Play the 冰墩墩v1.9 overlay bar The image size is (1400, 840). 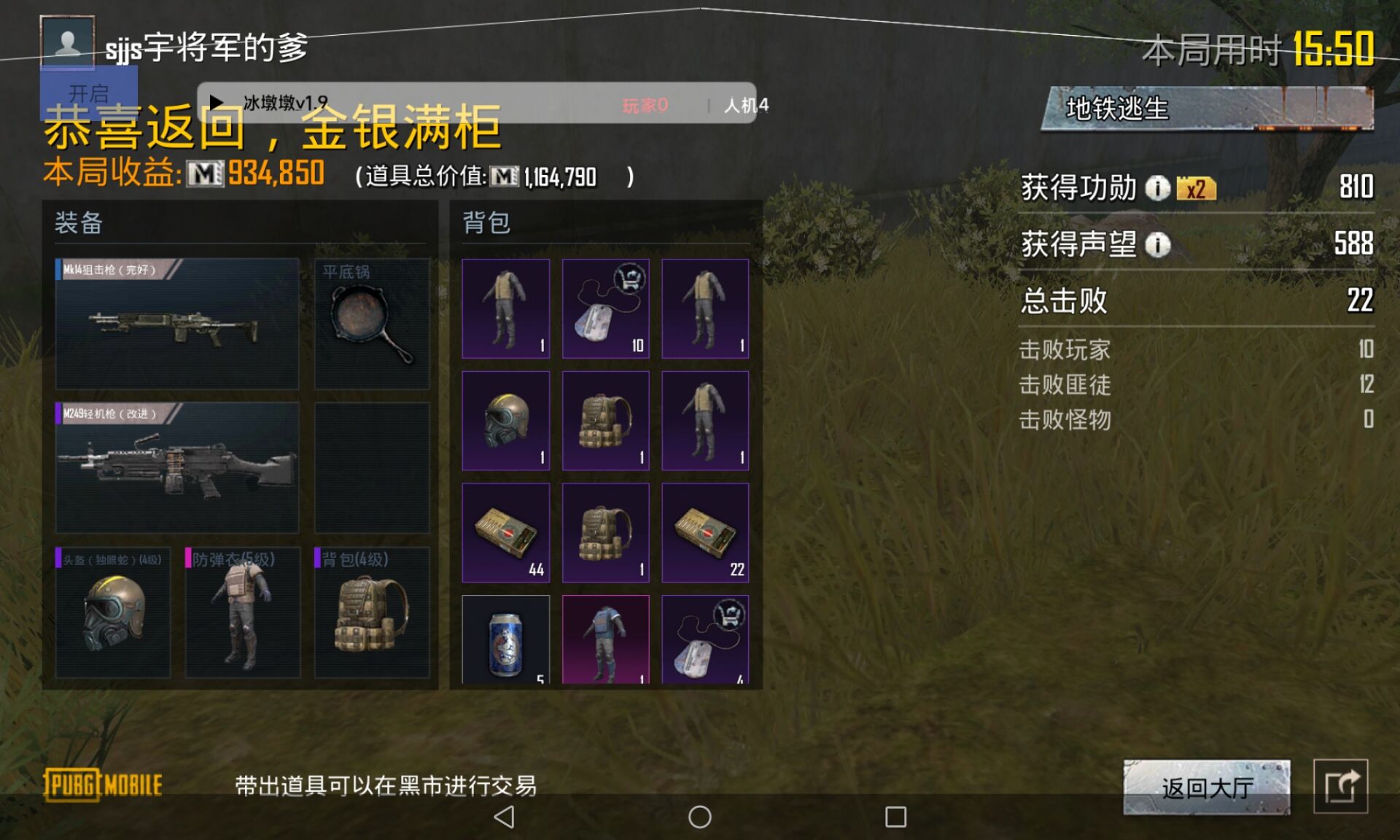[x=217, y=103]
